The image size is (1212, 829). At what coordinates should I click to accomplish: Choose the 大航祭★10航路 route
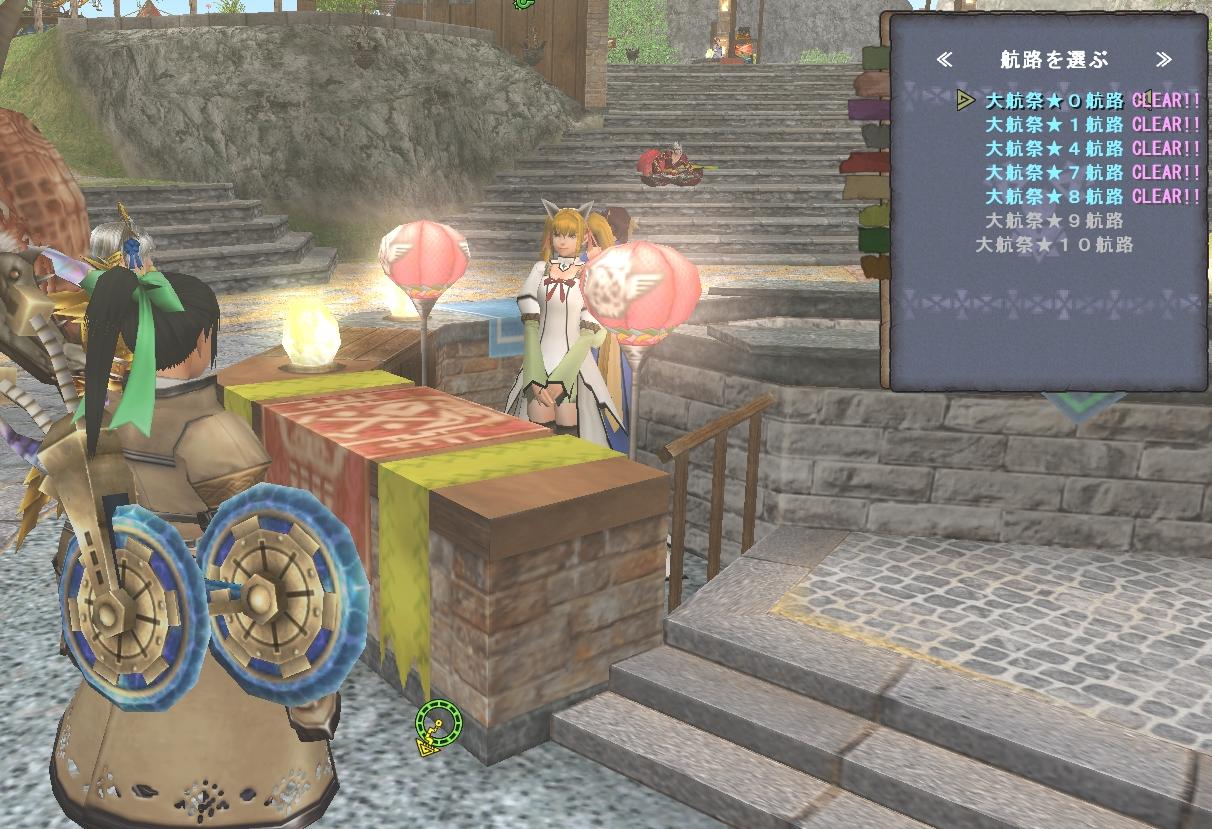click(x=1055, y=244)
